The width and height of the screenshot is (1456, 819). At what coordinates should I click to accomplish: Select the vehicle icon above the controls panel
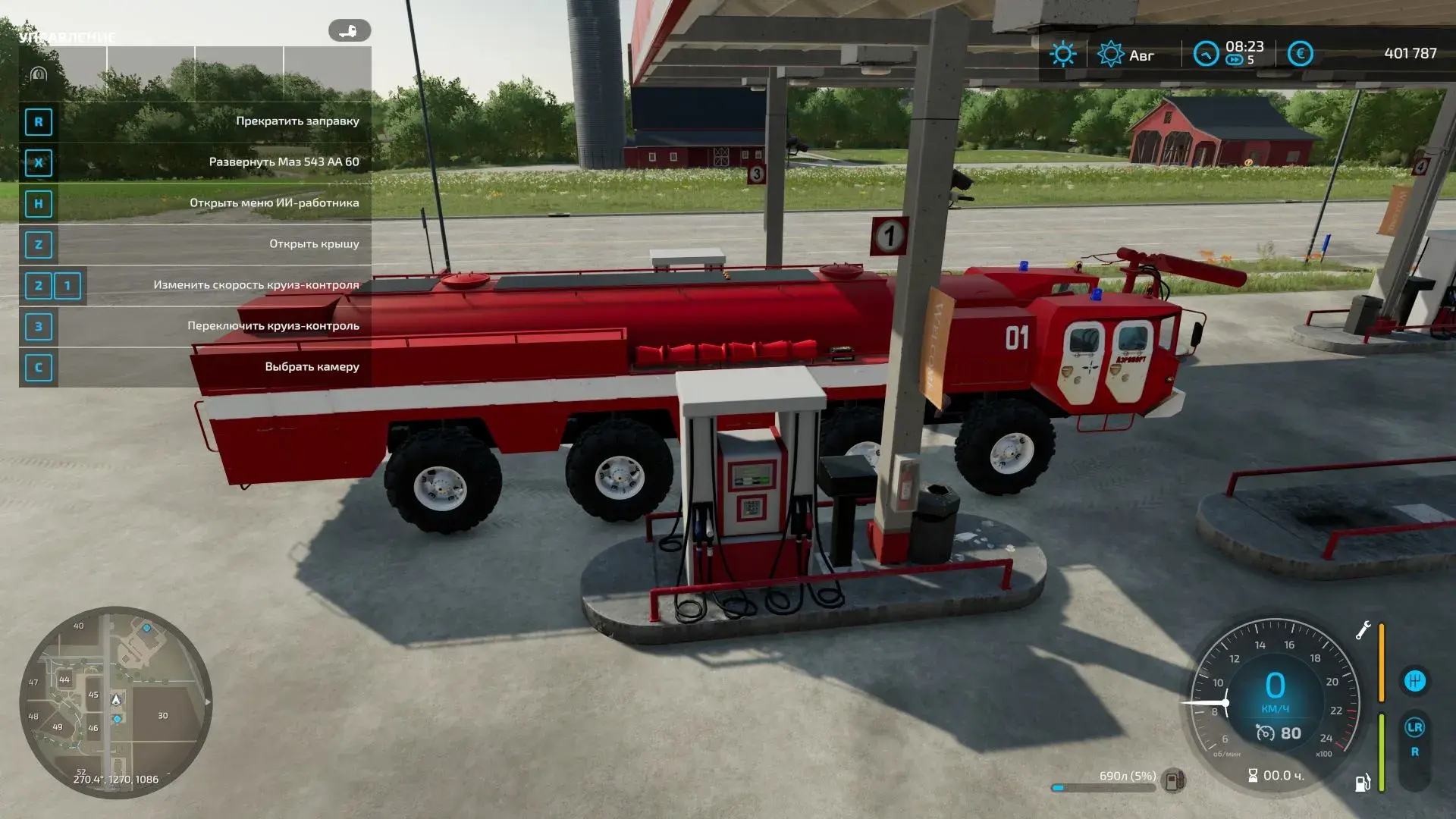(349, 31)
